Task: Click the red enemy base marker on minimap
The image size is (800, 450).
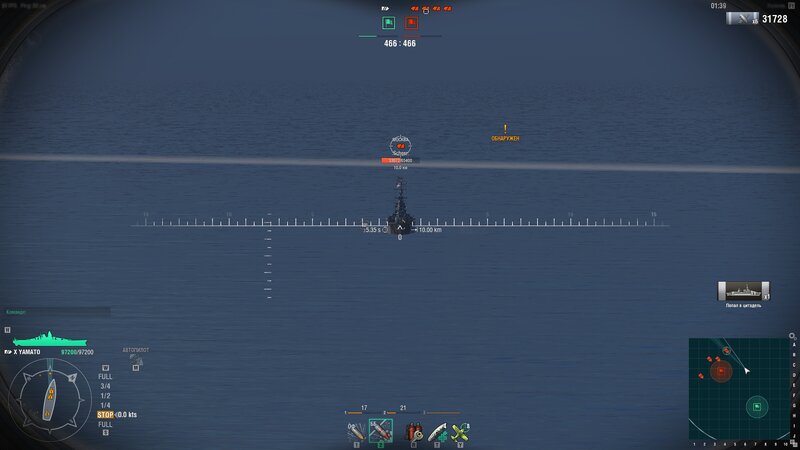Action: [721, 371]
